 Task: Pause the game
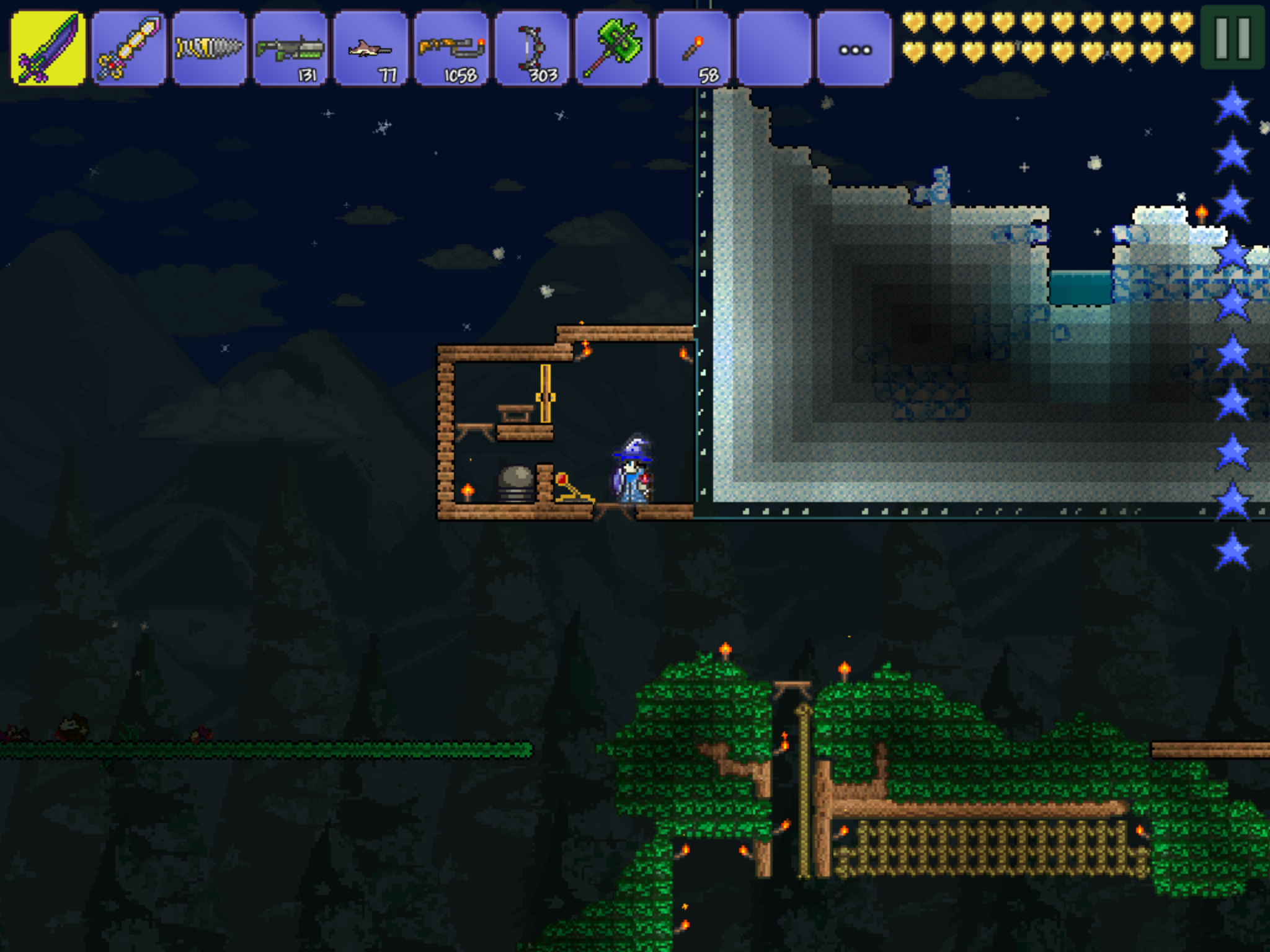tap(1232, 37)
